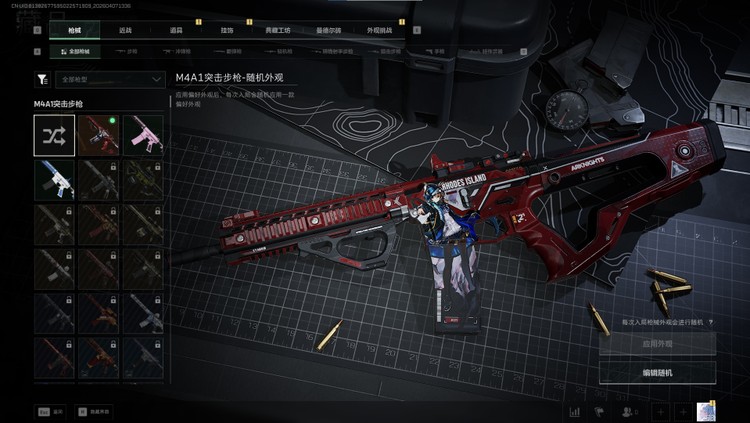Open the 全部枪型 dropdown filter

click(x=109, y=79)
